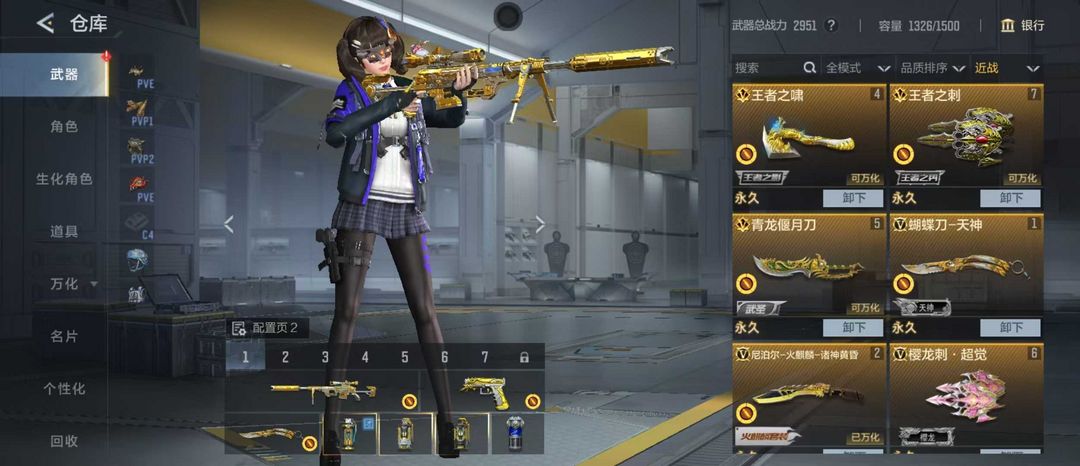Open the 银行 bank

1022,25
